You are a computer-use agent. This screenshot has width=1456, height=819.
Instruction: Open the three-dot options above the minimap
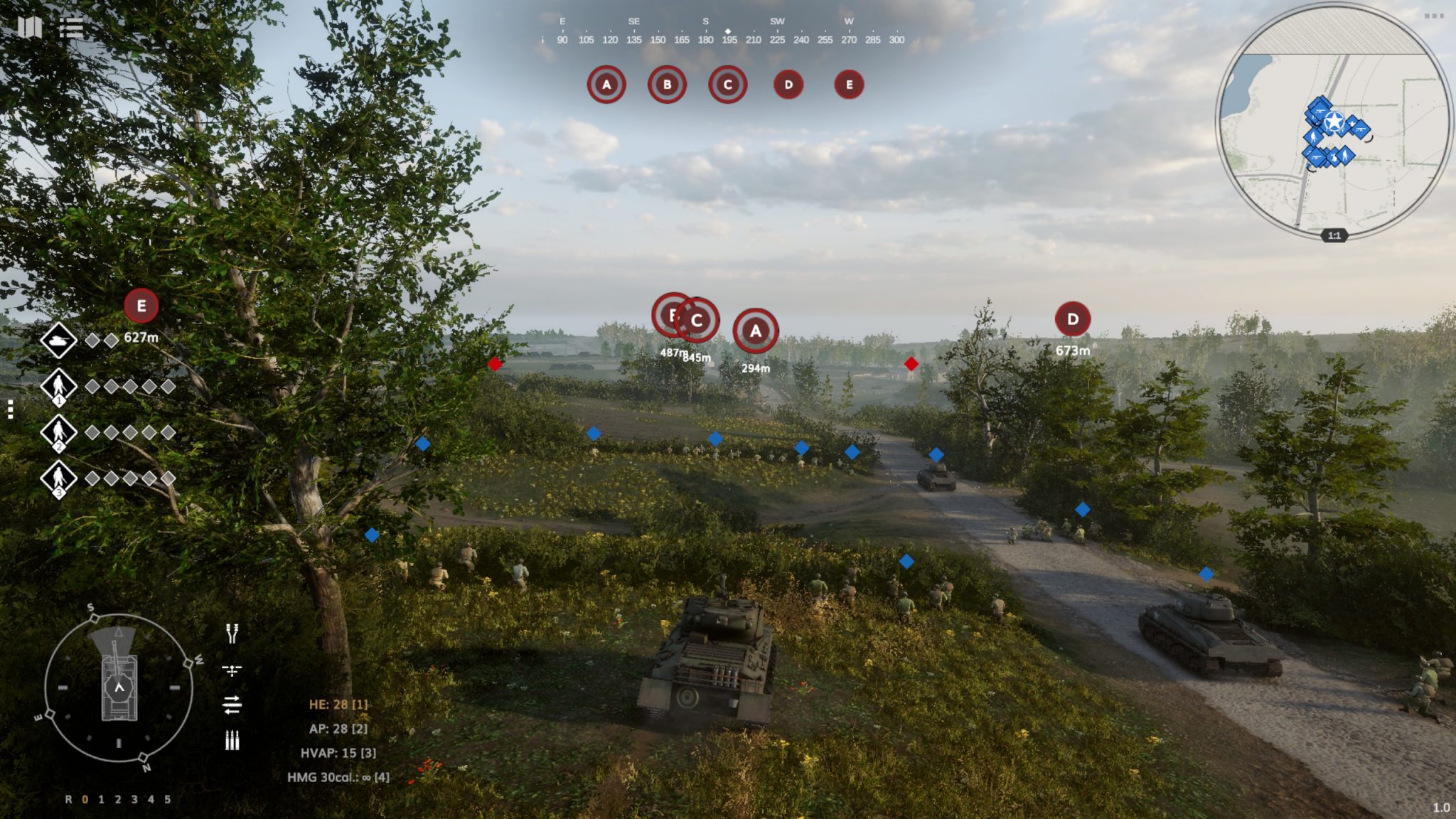point(1433,16)
